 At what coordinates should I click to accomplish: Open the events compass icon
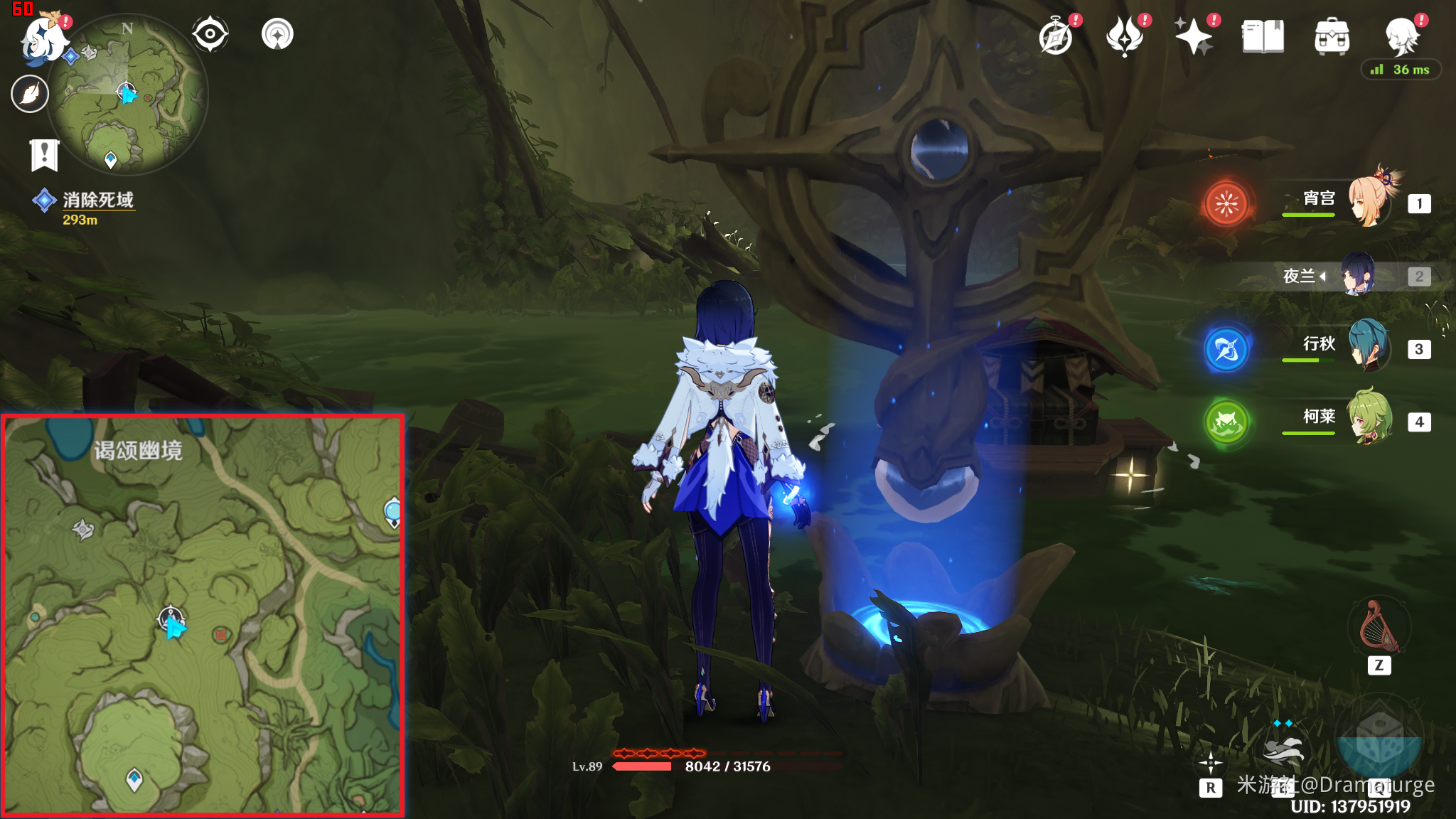click(1056, 36)
